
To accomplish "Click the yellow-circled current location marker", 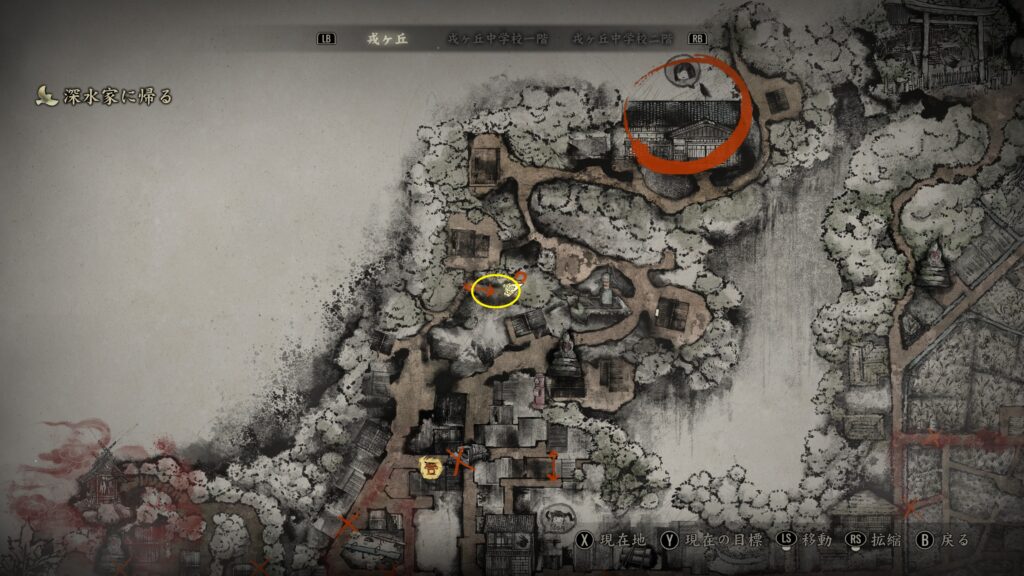I will pos(496,290).
